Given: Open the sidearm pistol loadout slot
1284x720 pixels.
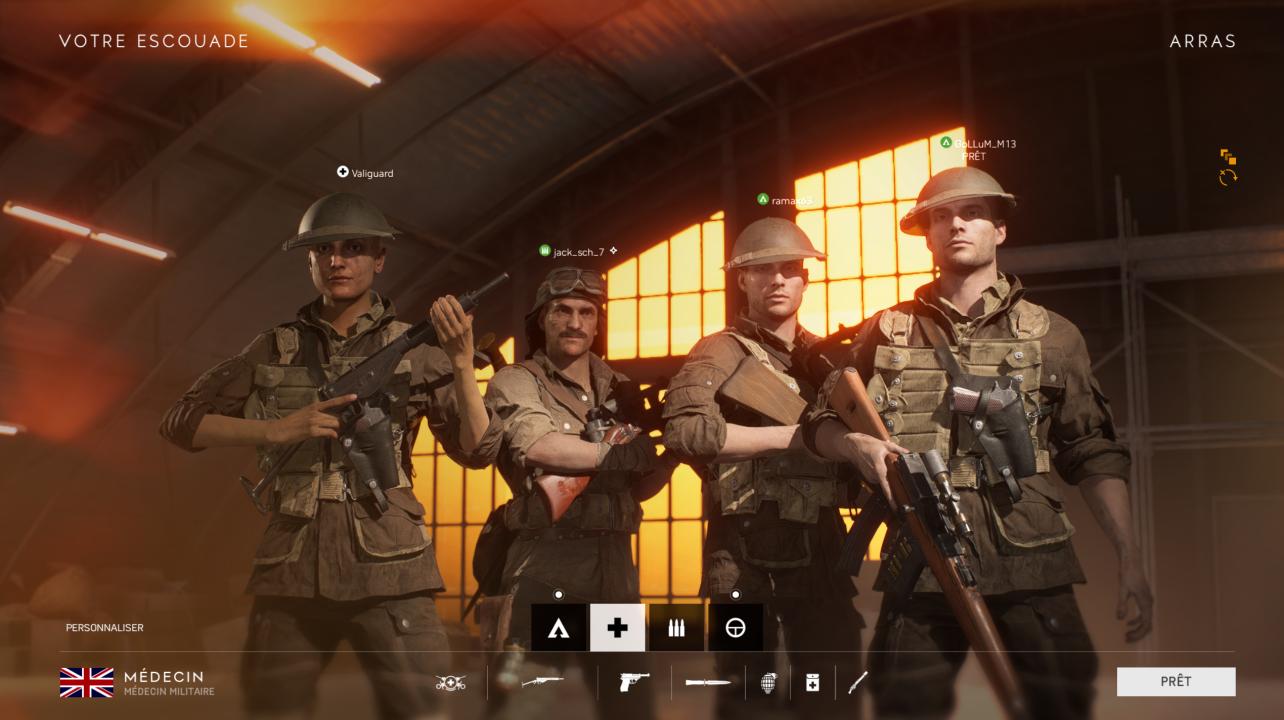Looking at the screenshot, I should [x=633, y=683].
